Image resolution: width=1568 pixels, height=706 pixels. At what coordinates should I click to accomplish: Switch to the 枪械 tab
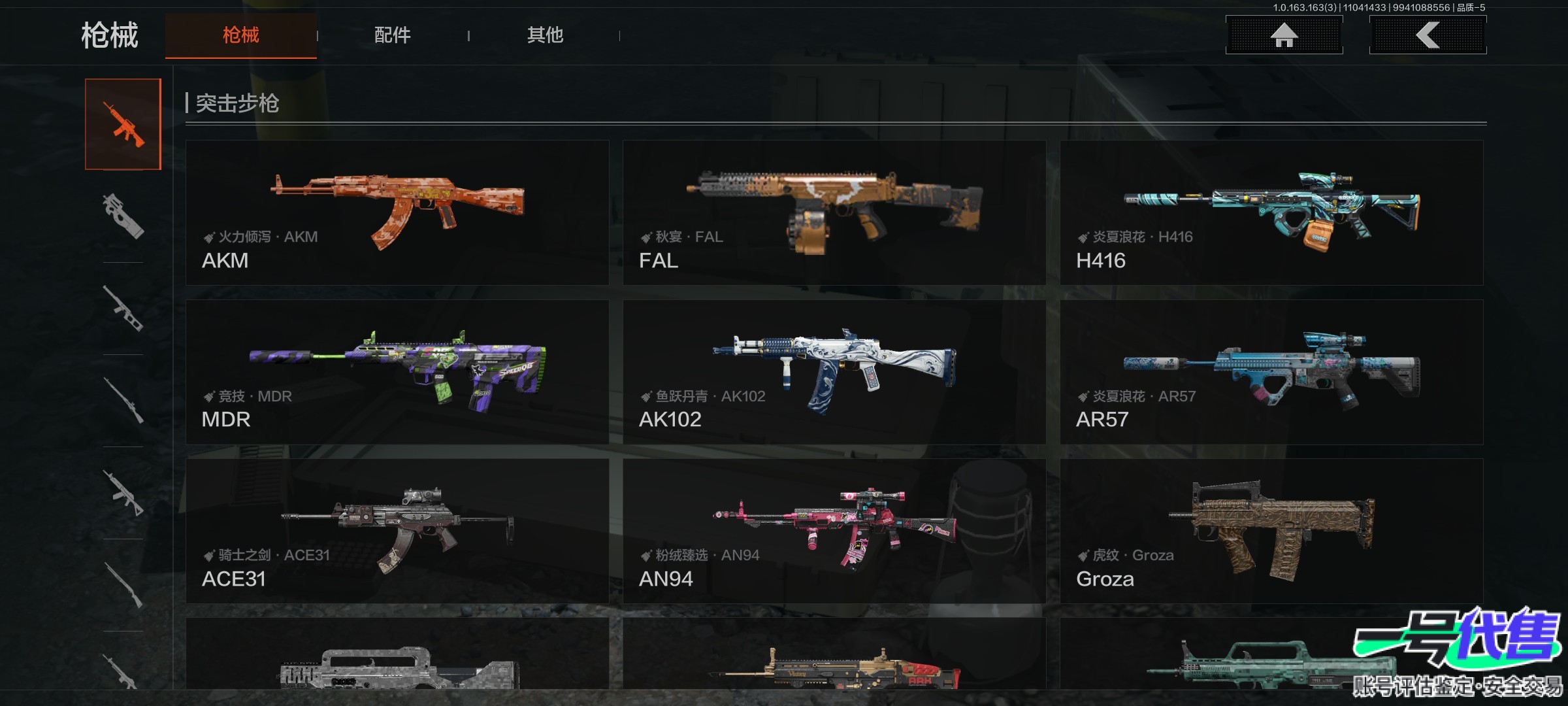[240, 35]
